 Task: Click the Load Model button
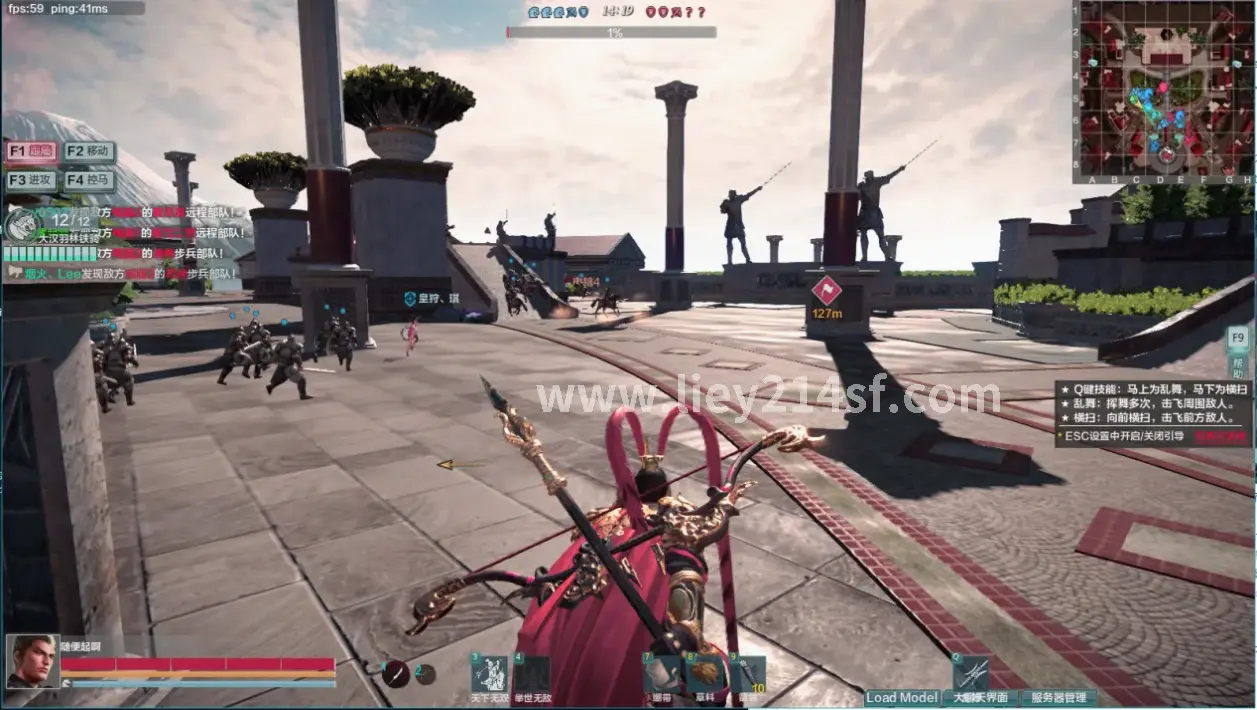pyautogui.click(x=902, y=698)
